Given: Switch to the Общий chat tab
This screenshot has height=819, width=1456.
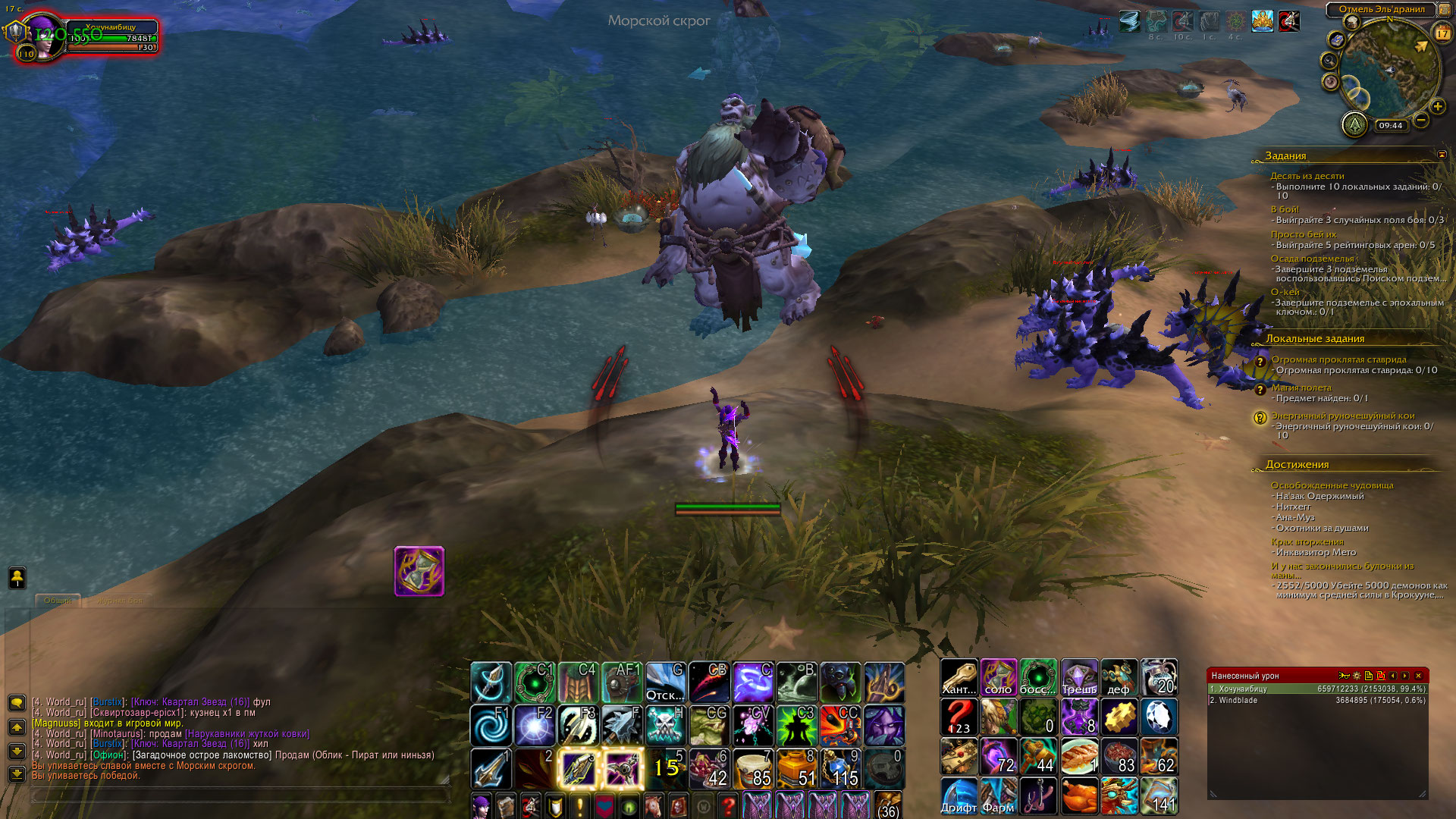Looking at the screenshot, I should (x=58, y=601).
